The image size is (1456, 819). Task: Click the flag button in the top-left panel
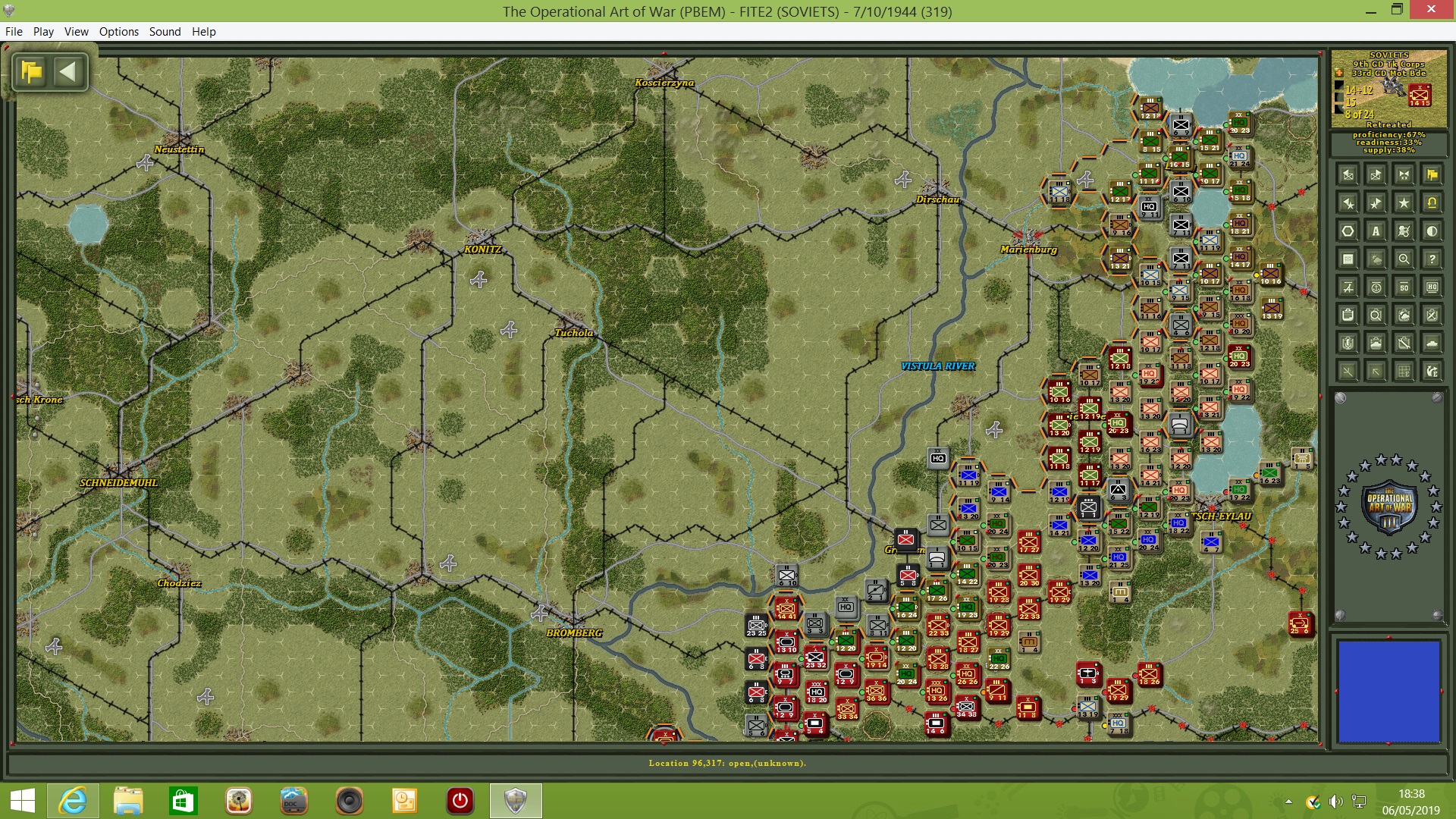[x=30, y=72]
